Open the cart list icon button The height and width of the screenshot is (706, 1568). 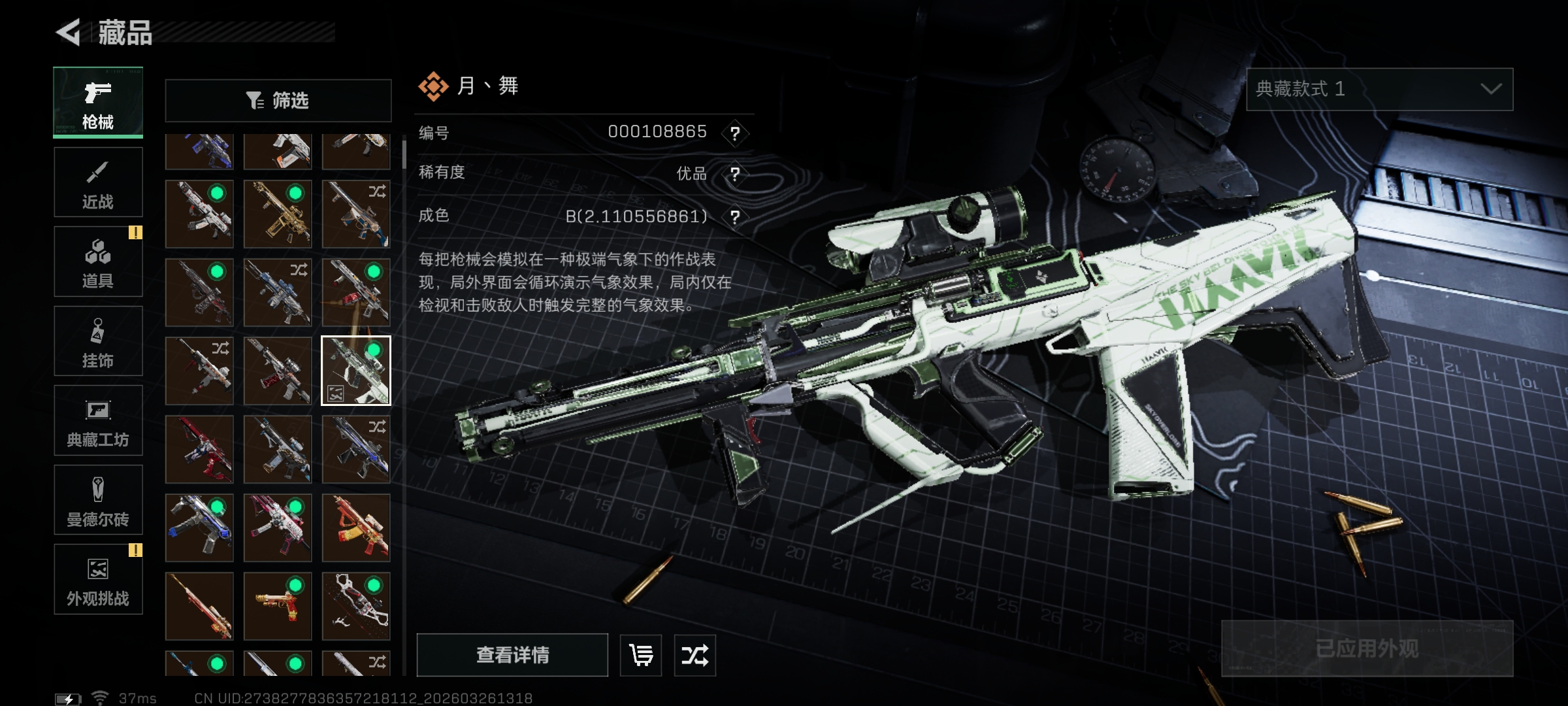[640, 654]
